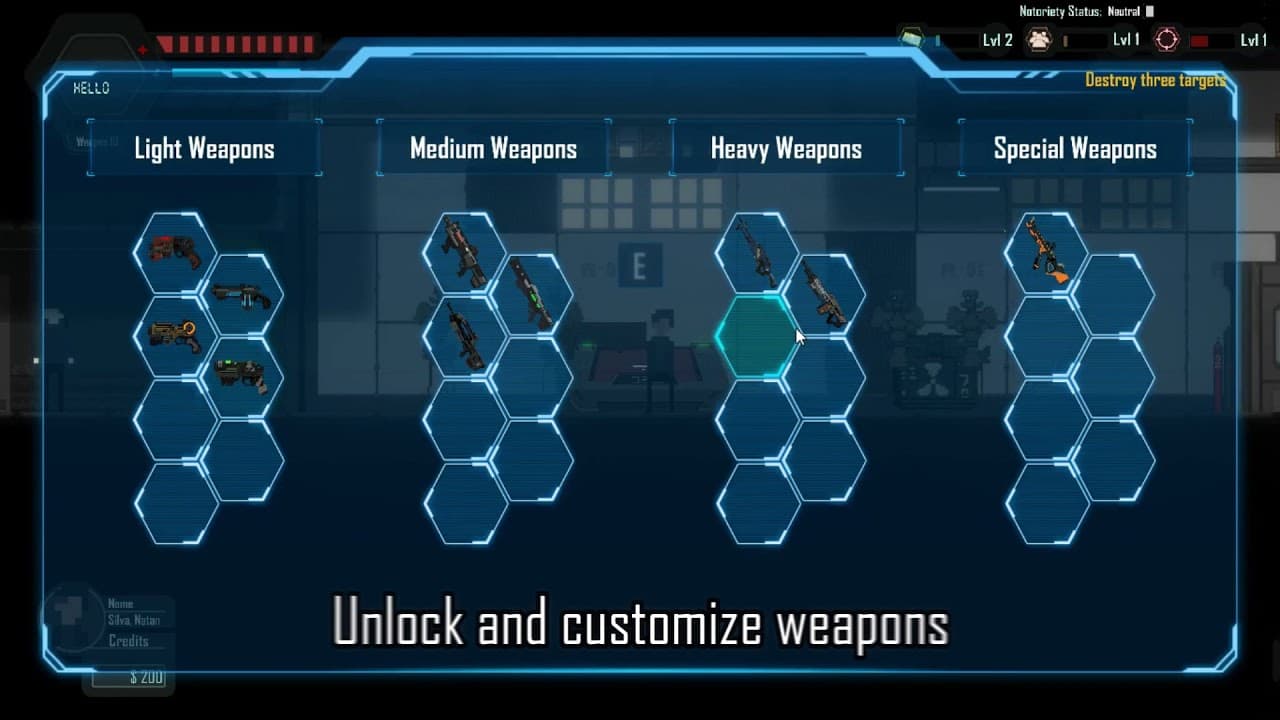Select the Medium Weapons category header
Image resolution: width=1280 pixels, height=720 pixels.
493,149
